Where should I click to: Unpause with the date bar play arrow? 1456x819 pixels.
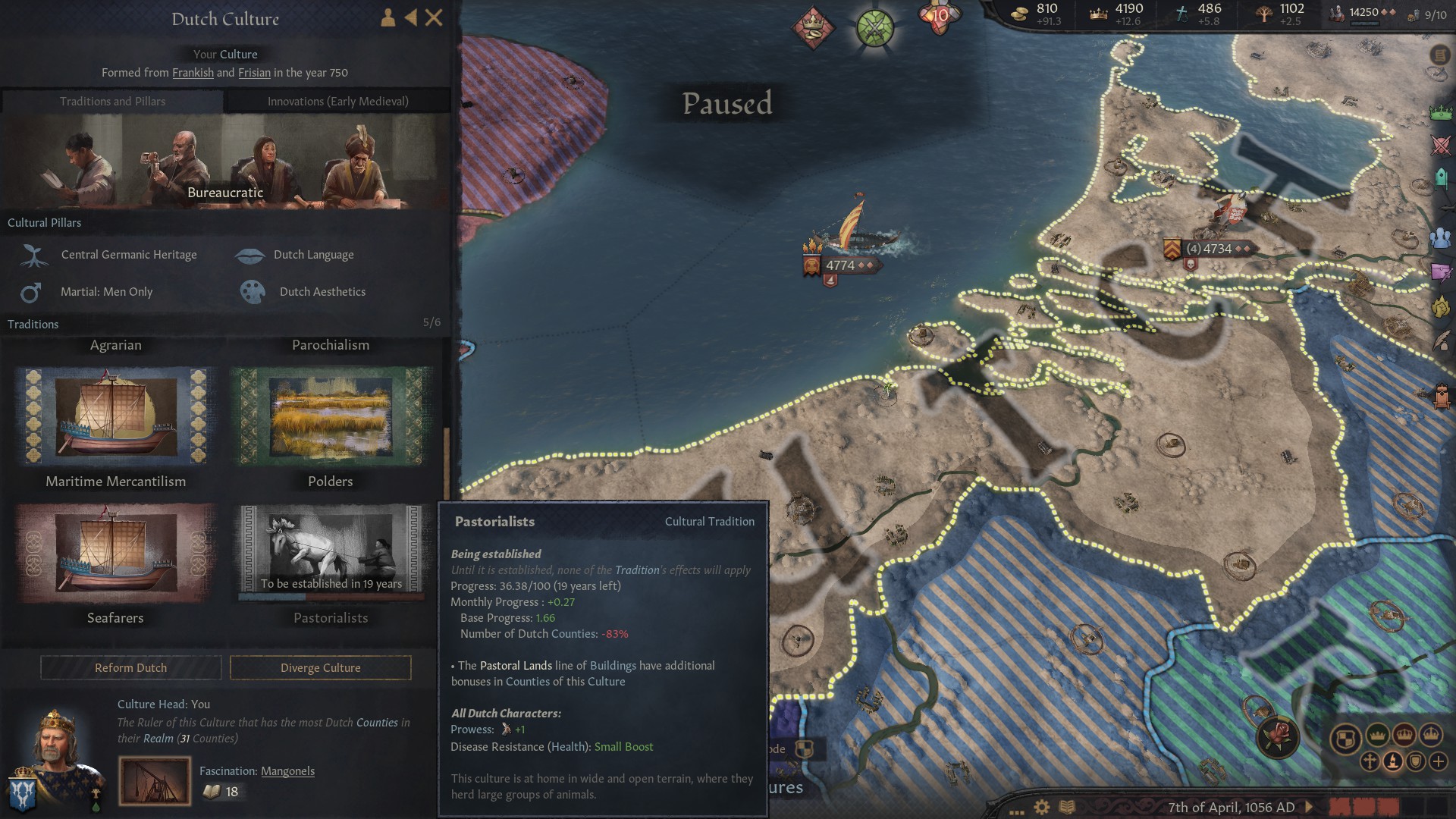tap(1309, 807)
